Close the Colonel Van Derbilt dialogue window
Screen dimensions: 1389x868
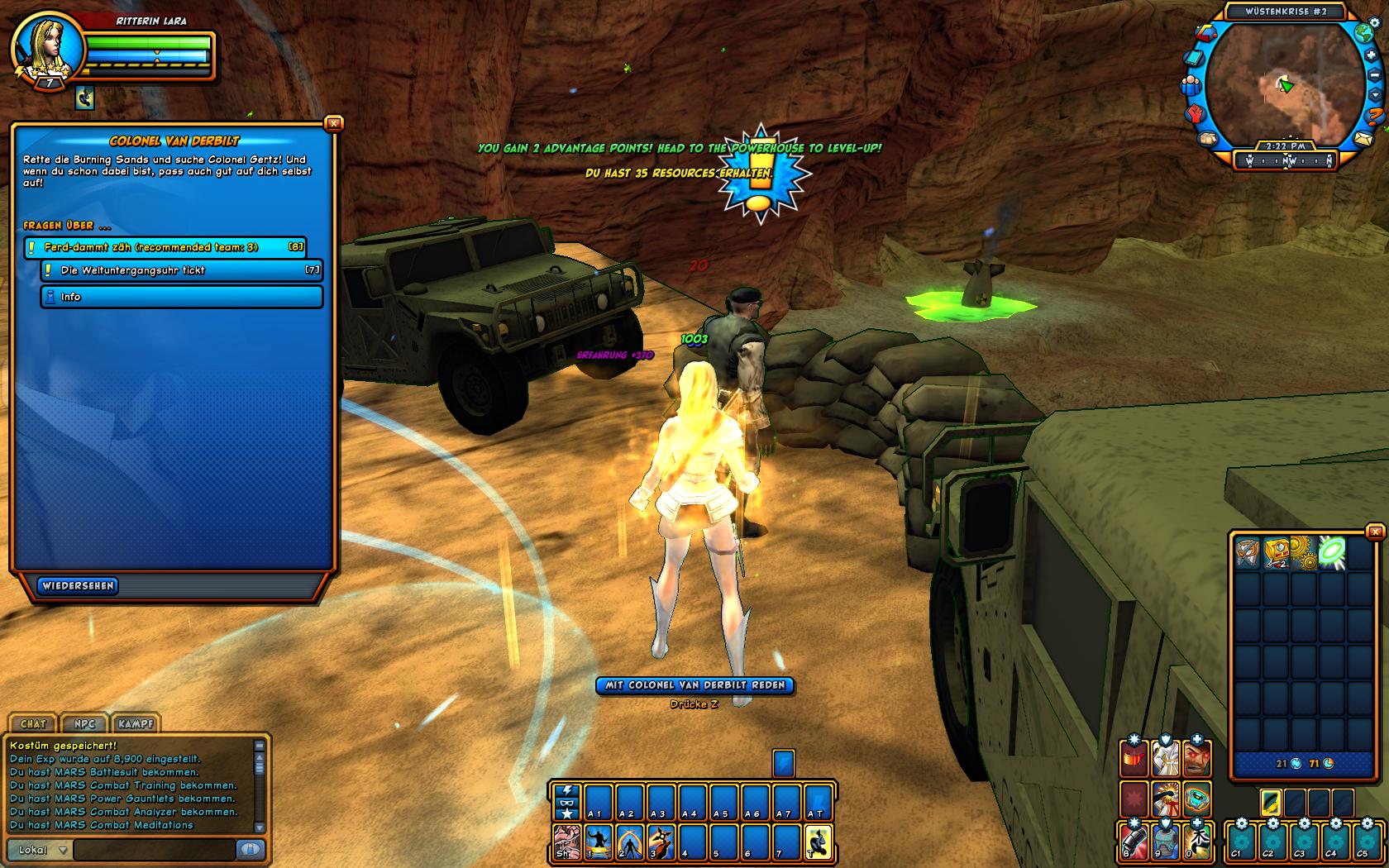tap(333, 124)
